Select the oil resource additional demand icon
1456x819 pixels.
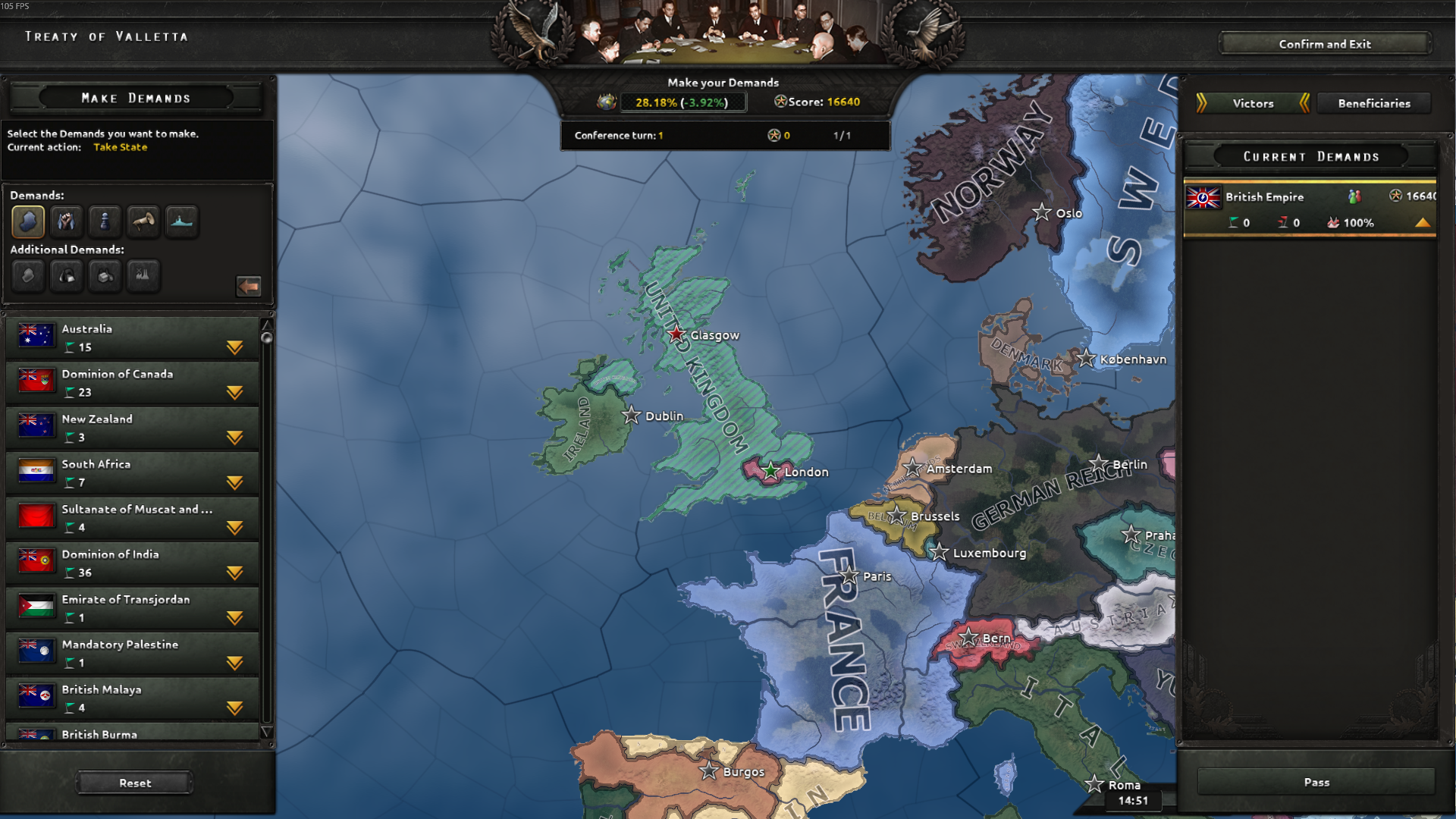click(67, 276)
